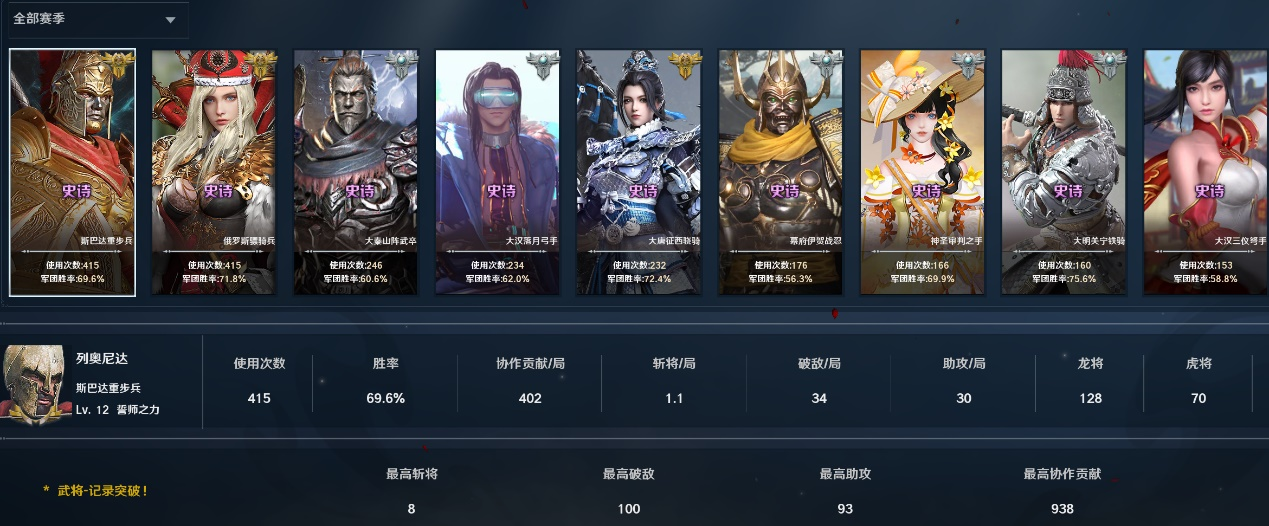This screenshot has width=1269, height=526.
Task: Choose the 幕府伊贺战忍 masked hero card
Action: (782, 172)
